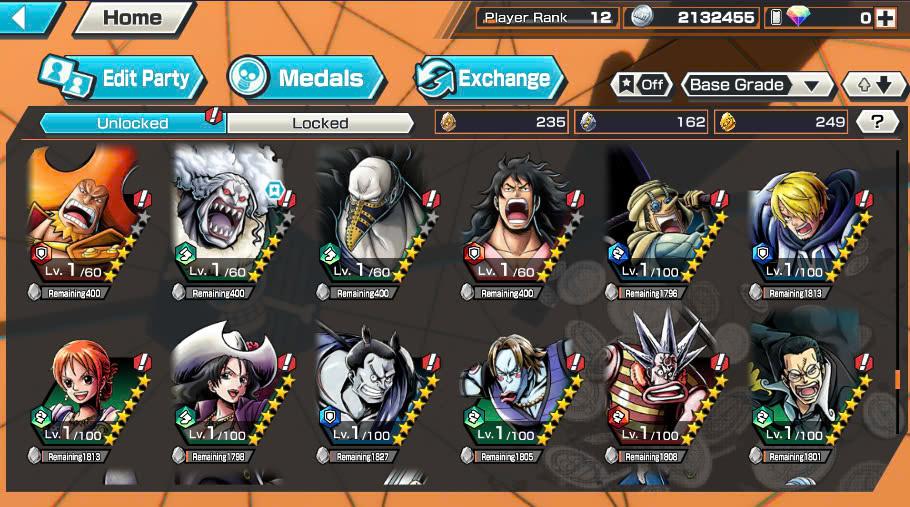Switch to the Locked characters tab
Viewport: 910px width, 507px height.
click(x=320, y=123)
